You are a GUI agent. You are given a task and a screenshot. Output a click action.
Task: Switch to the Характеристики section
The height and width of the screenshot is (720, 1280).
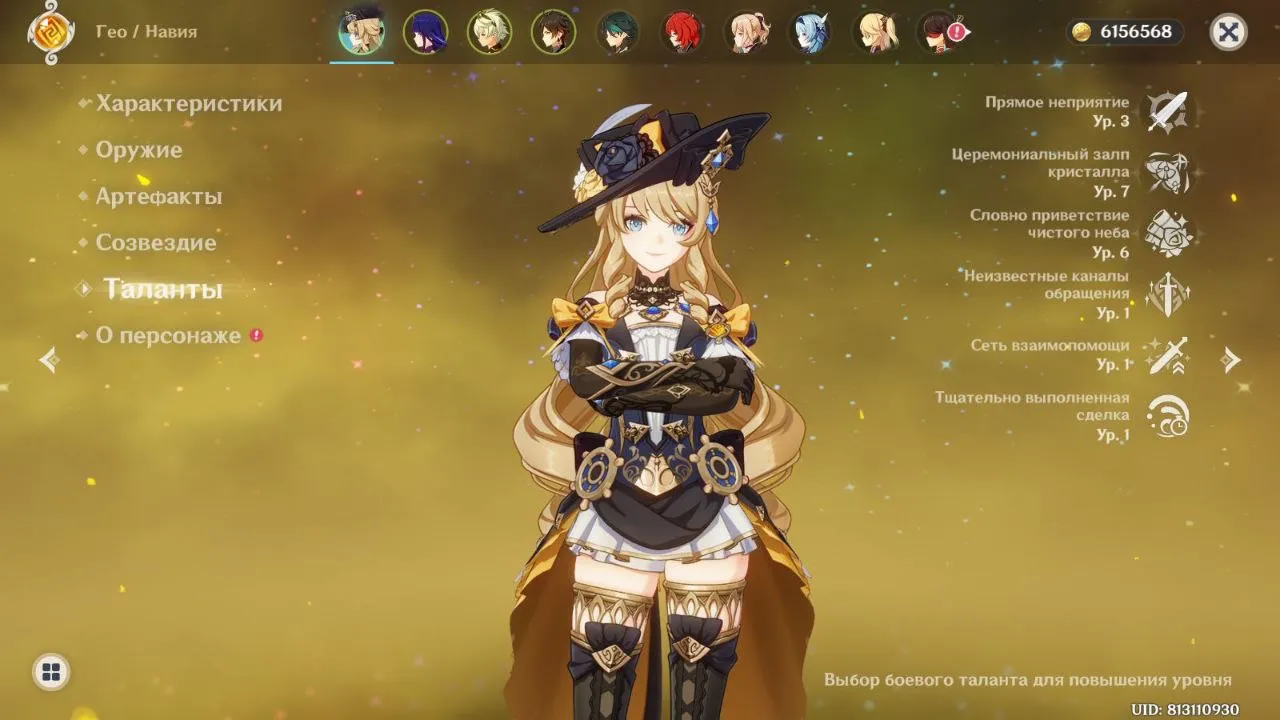point(186,103)
